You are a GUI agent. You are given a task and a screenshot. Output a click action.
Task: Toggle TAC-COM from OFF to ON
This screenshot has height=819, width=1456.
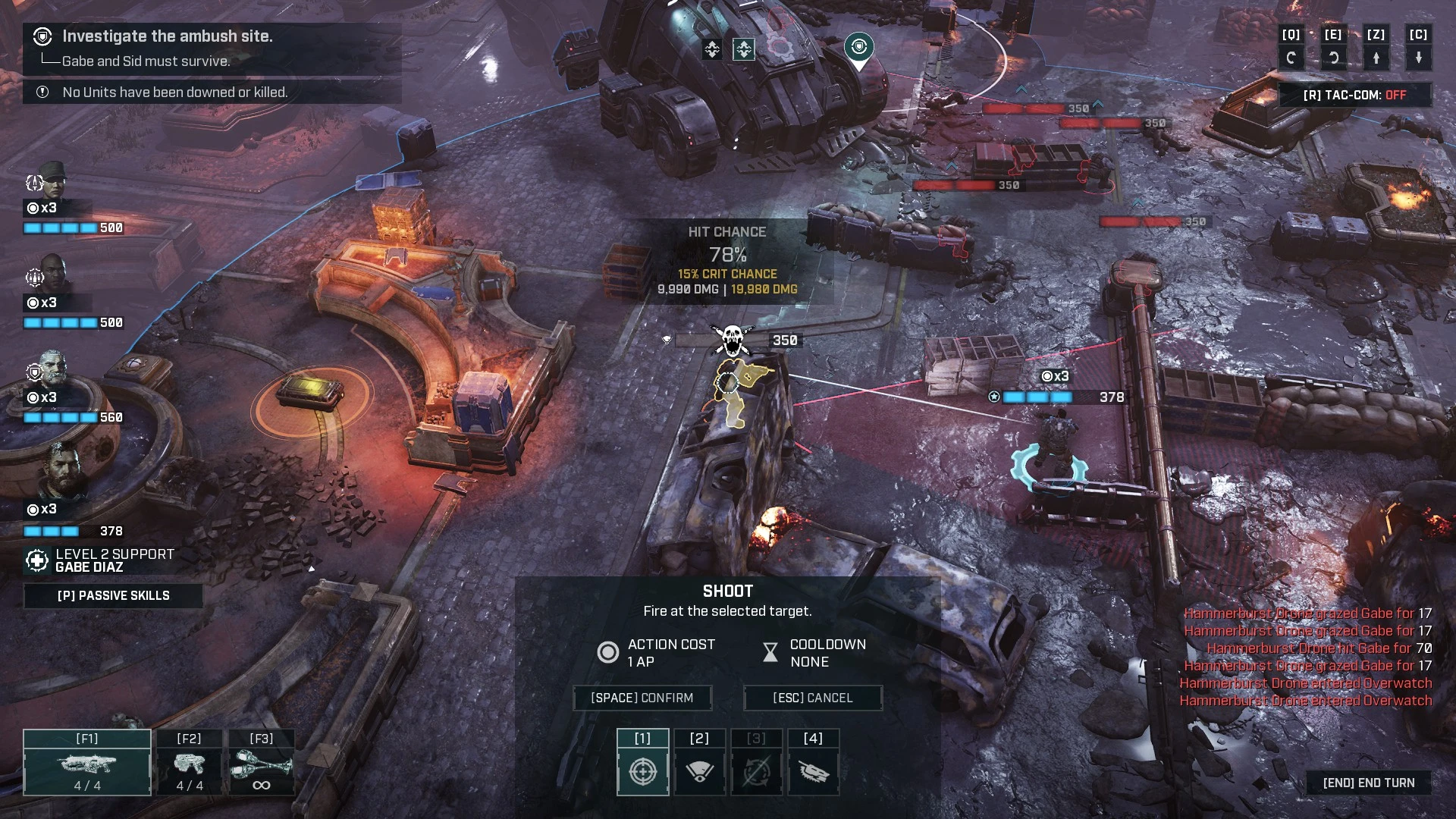[x=1357, y=95]
